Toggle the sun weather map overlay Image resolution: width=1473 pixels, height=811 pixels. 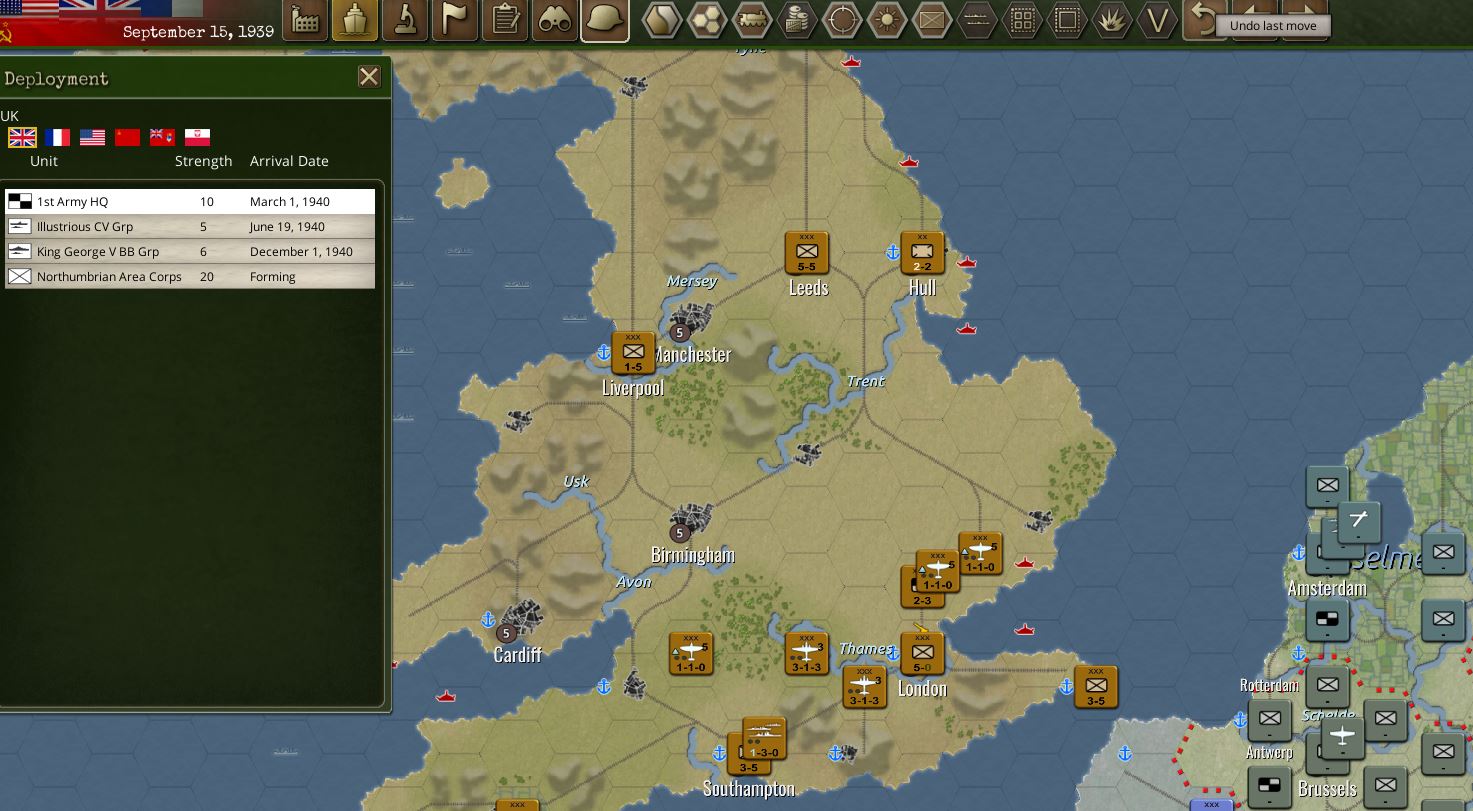[887, 20]
